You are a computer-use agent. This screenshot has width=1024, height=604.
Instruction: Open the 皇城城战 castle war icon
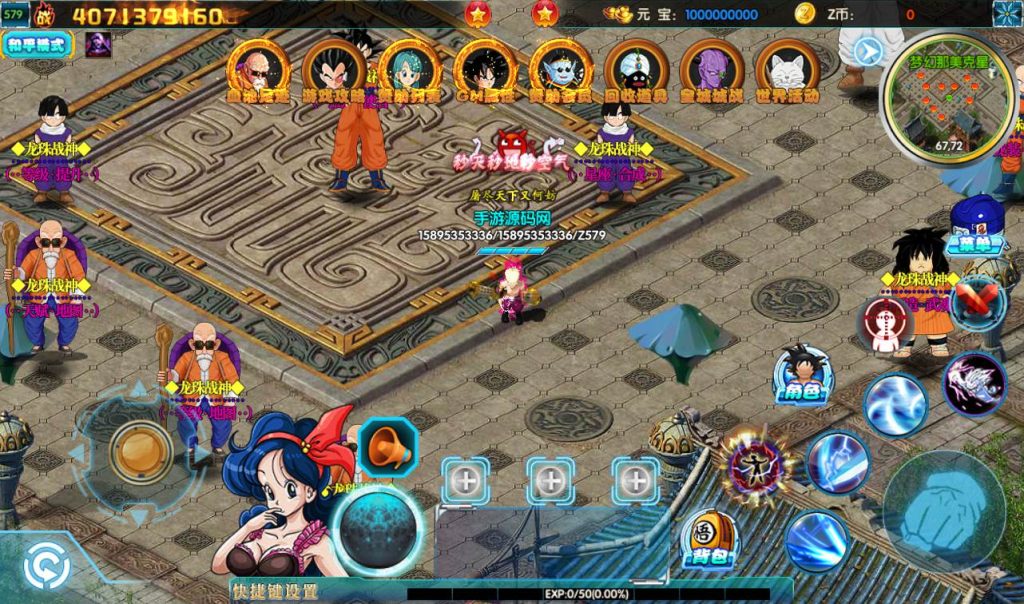[712, 72]
